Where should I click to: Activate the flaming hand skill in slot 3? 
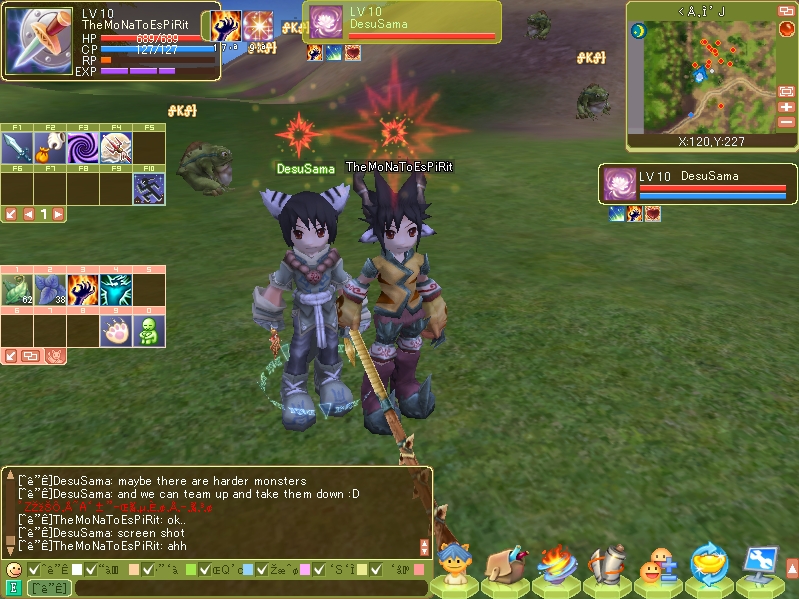(x=83, y=289)
